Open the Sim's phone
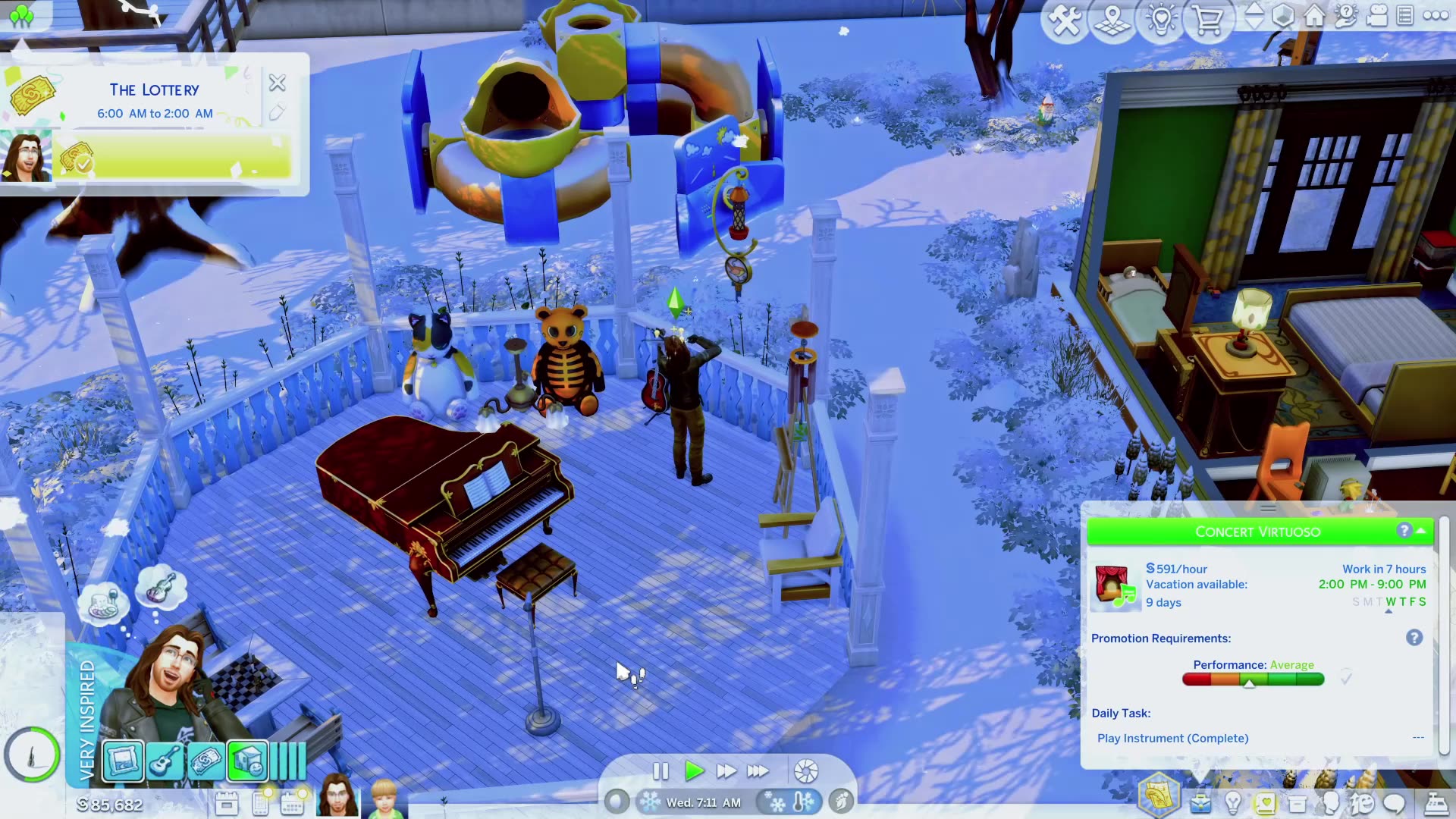This screenshot has width=1456, height=819. click(x=260, y=804)
